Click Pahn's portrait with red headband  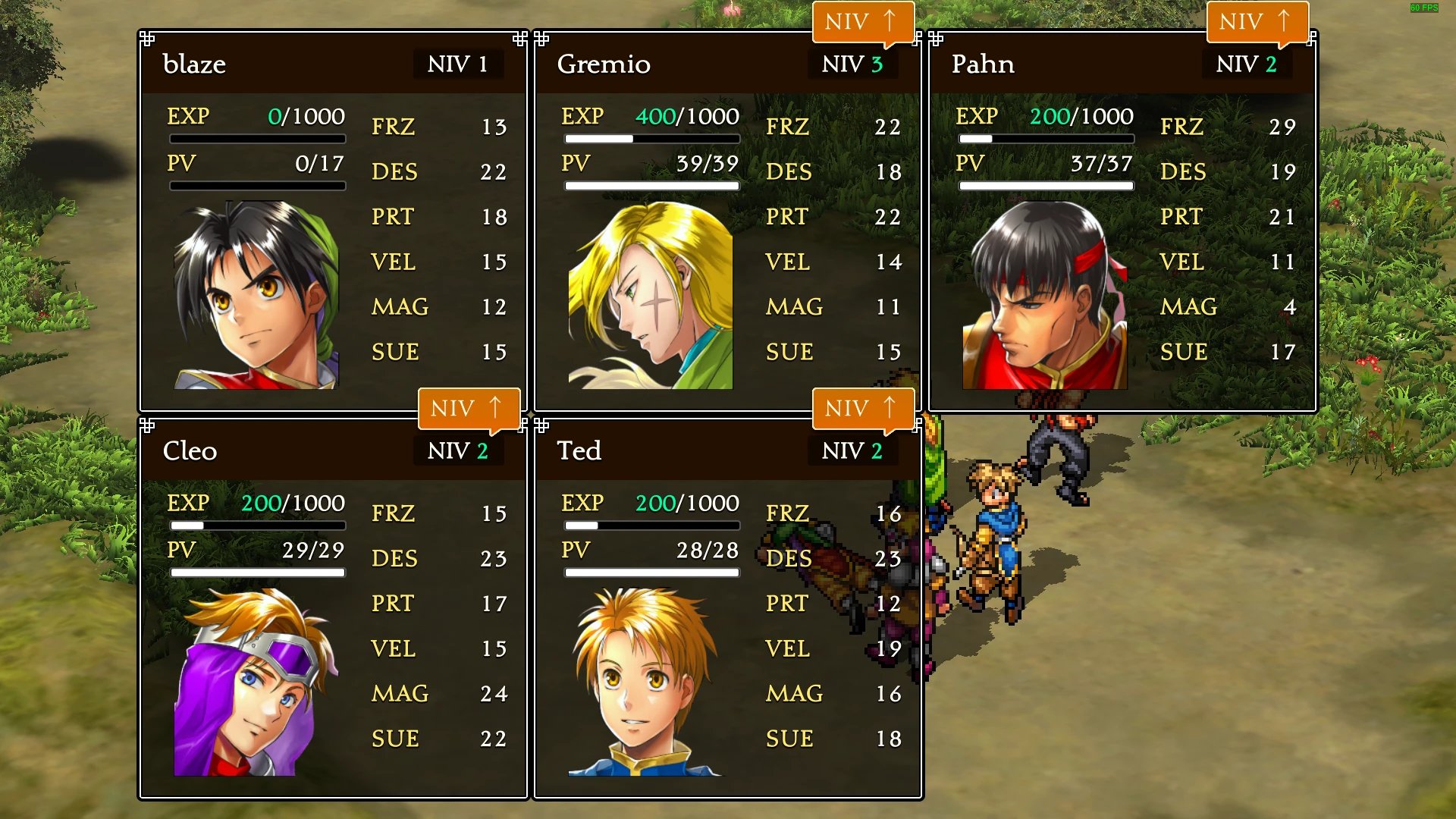tap(1045, 295)
